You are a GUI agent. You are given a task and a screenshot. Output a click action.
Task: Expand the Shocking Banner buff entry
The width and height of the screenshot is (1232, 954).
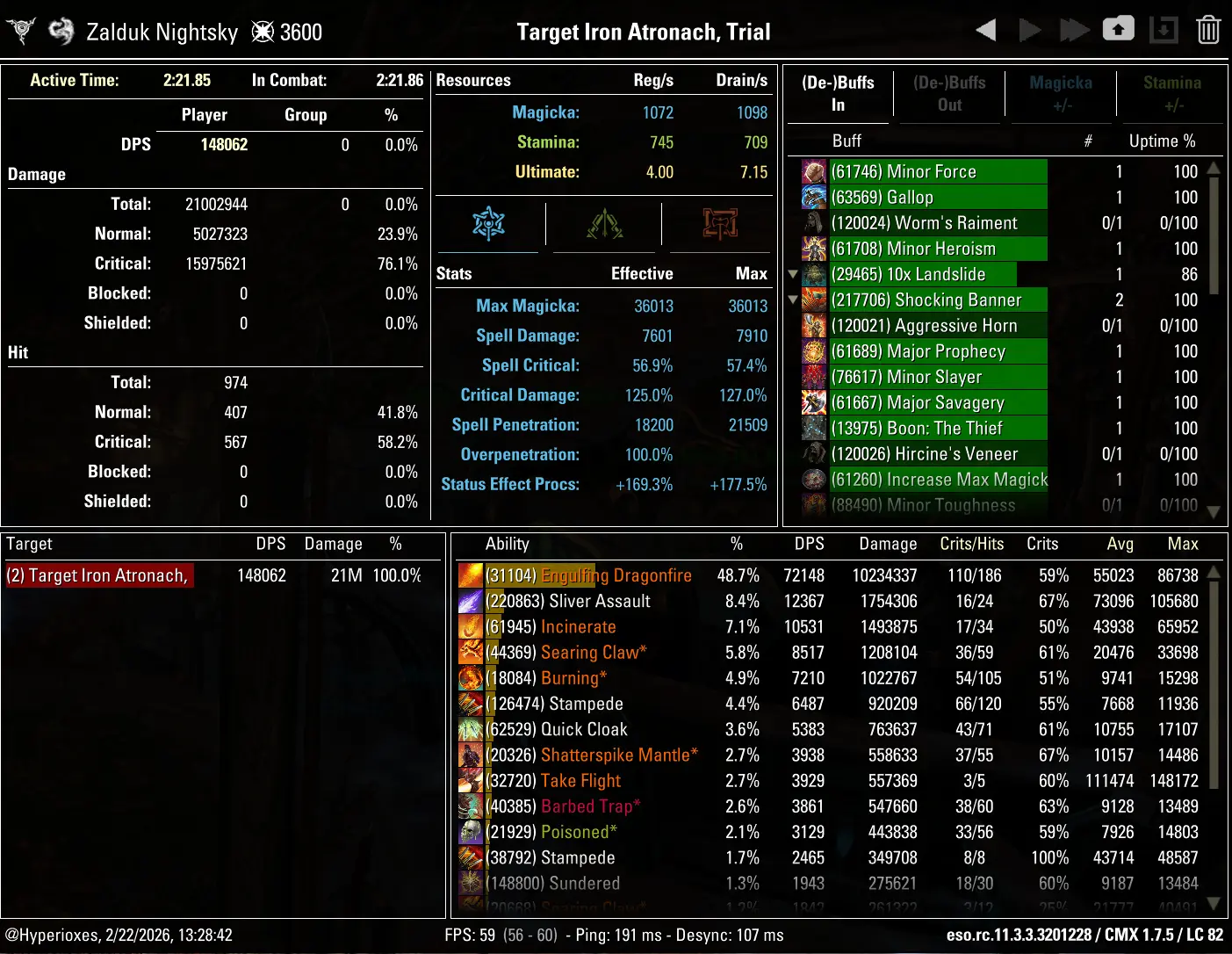click(793, 300)
